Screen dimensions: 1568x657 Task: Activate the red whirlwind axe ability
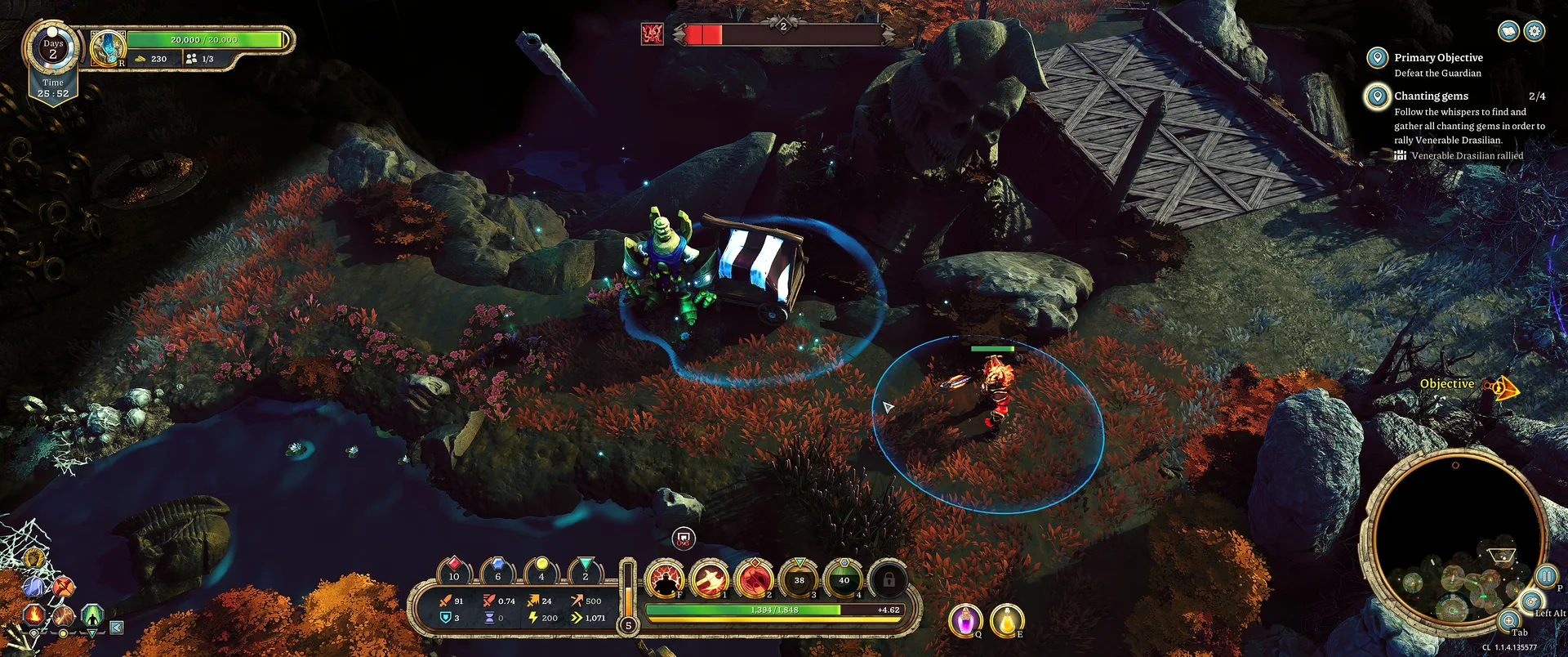pos(755,579)
